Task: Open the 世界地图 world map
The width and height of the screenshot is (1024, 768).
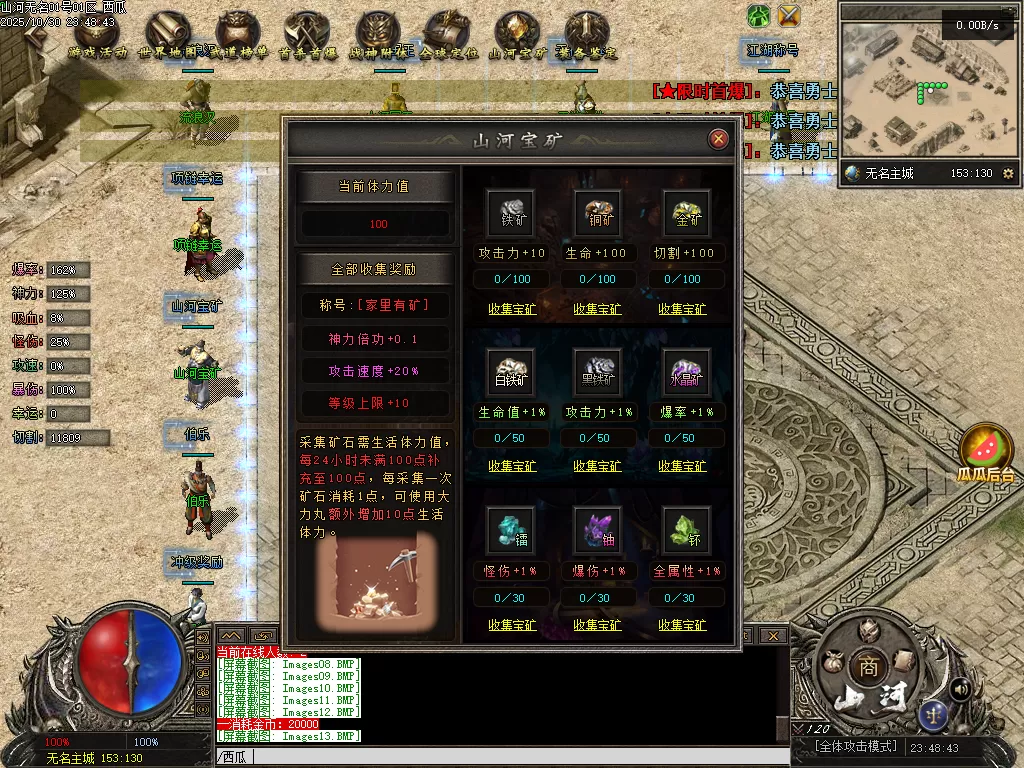Action: [168, 36]
